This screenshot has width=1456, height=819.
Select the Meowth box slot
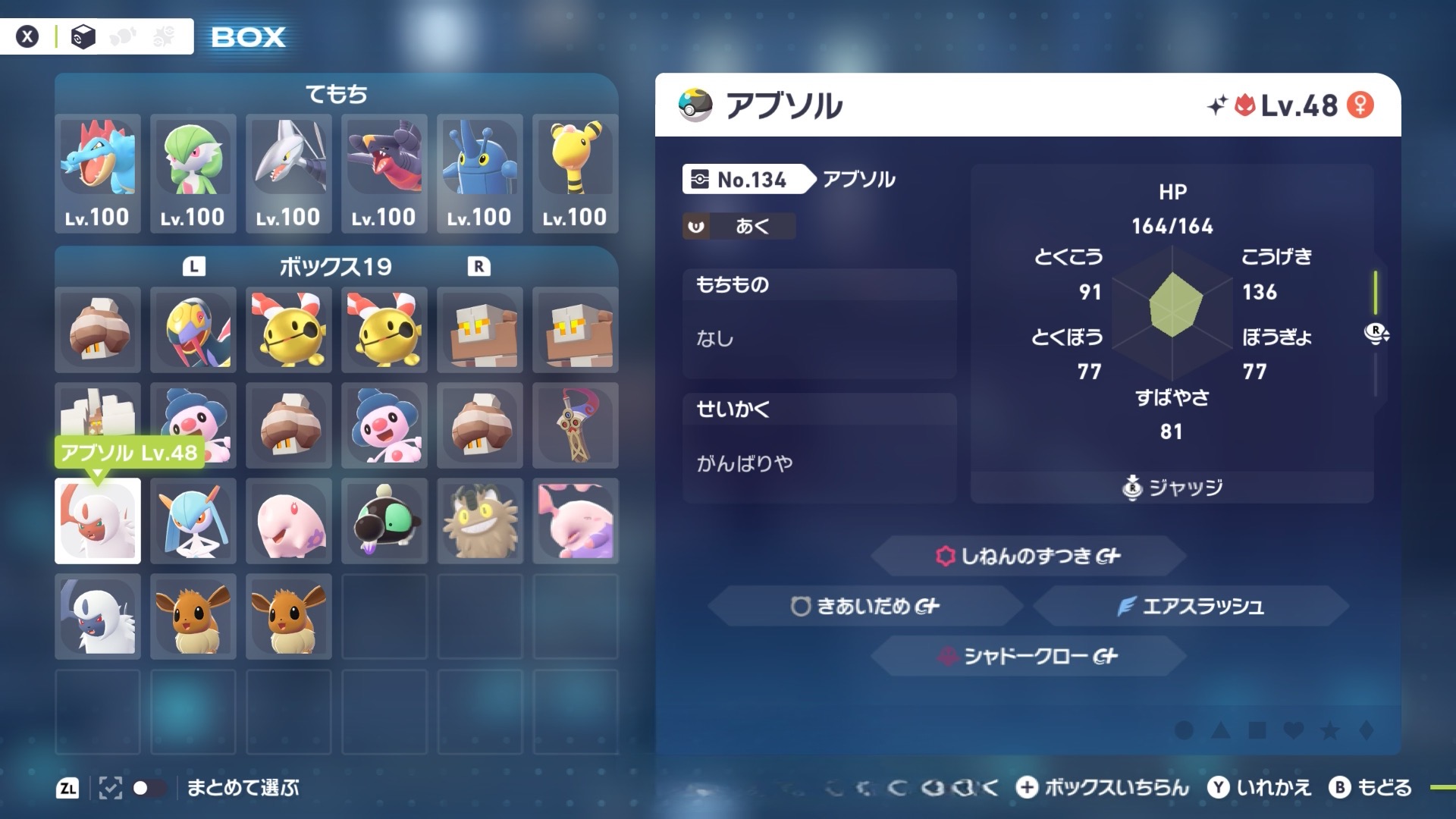click(x=480, y=521)
